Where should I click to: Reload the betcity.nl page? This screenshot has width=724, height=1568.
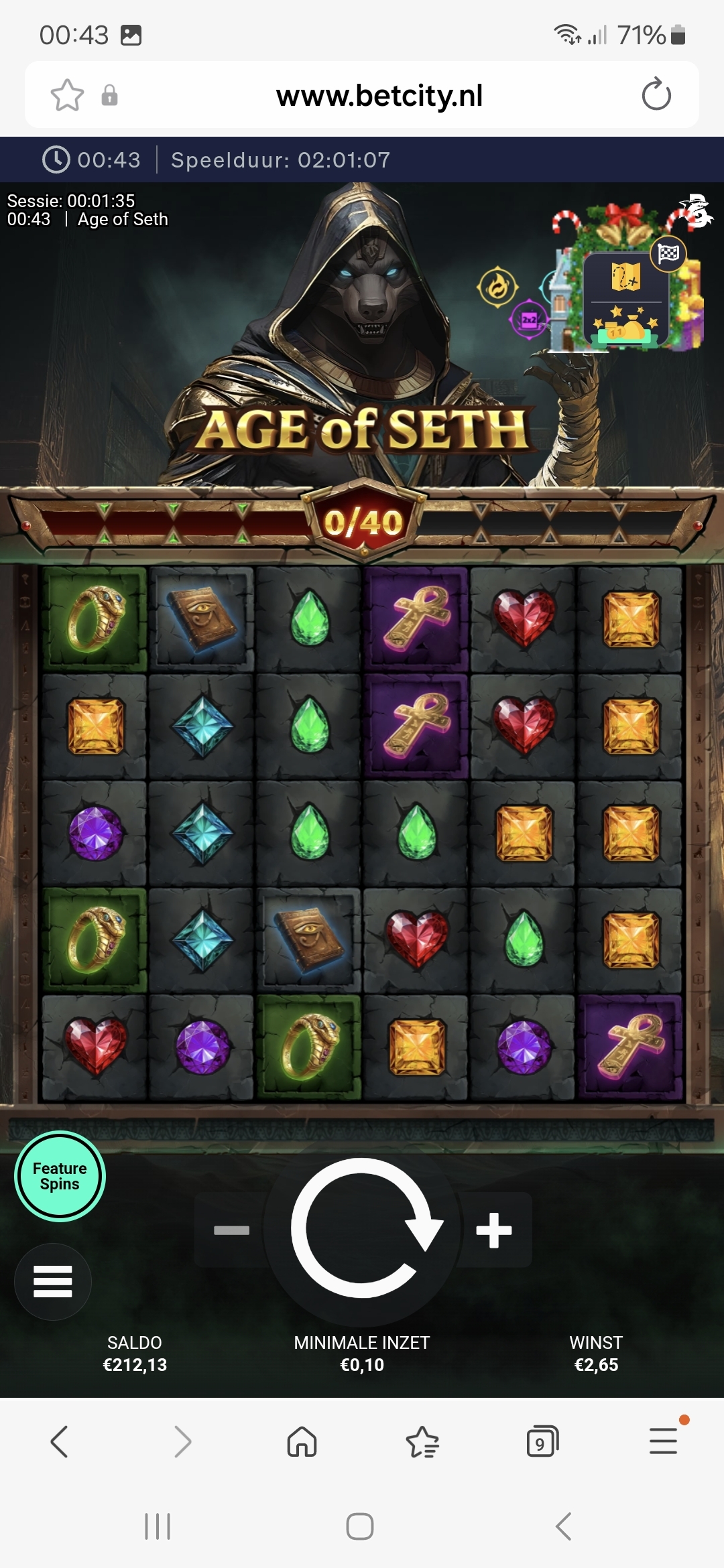pyautogui.click(x=656, y=94)
